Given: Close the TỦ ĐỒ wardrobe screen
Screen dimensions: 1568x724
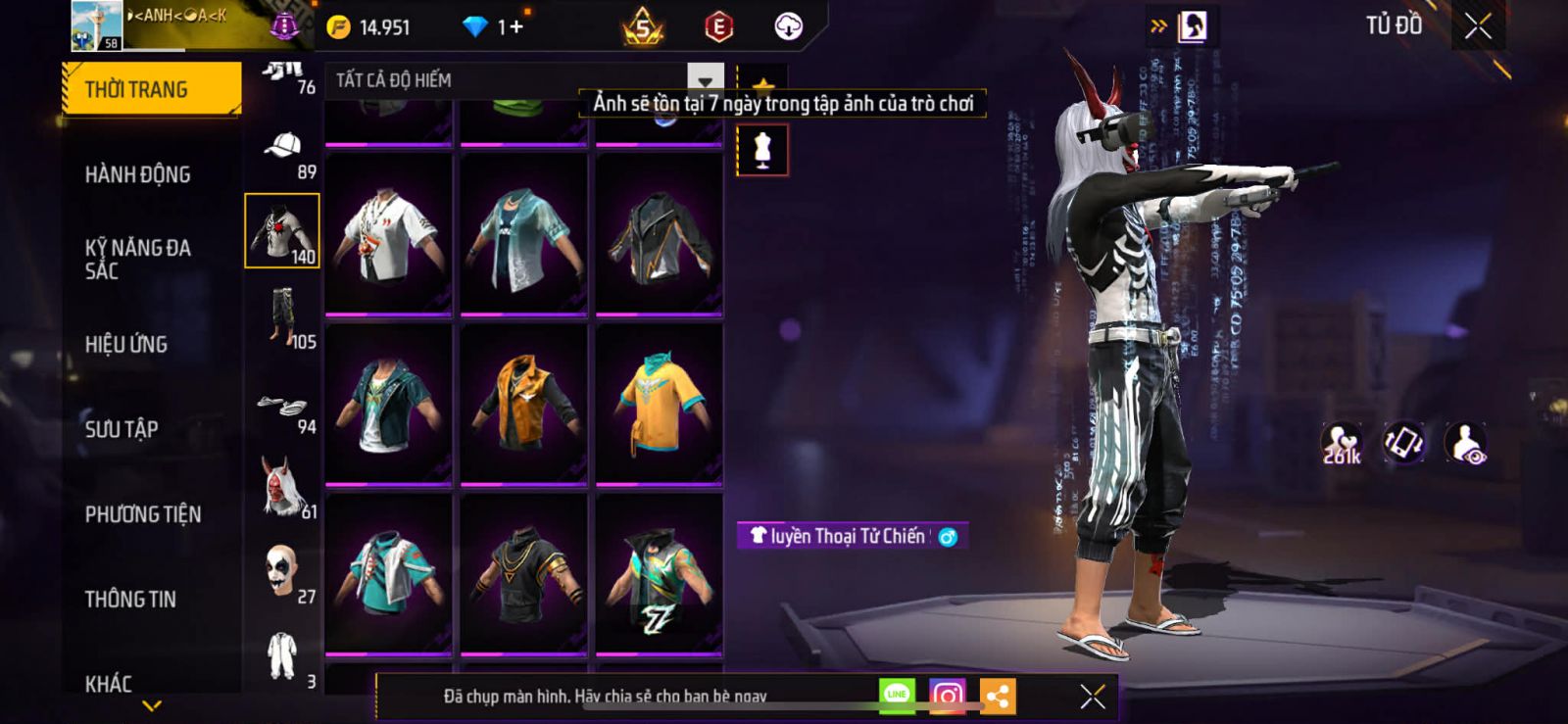Looking at the screenshot, I should 1478,26.
